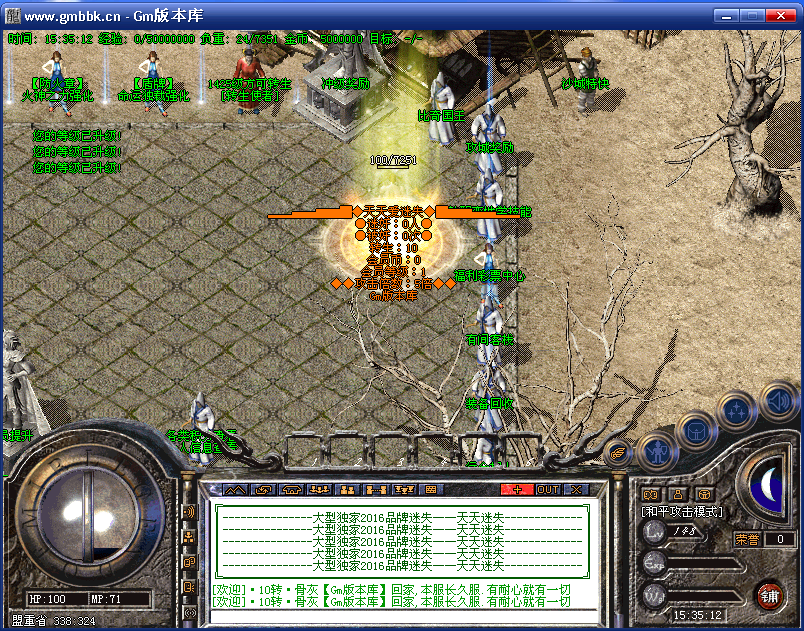
Task: Close the game window
Action: click(x=783, y=16)
